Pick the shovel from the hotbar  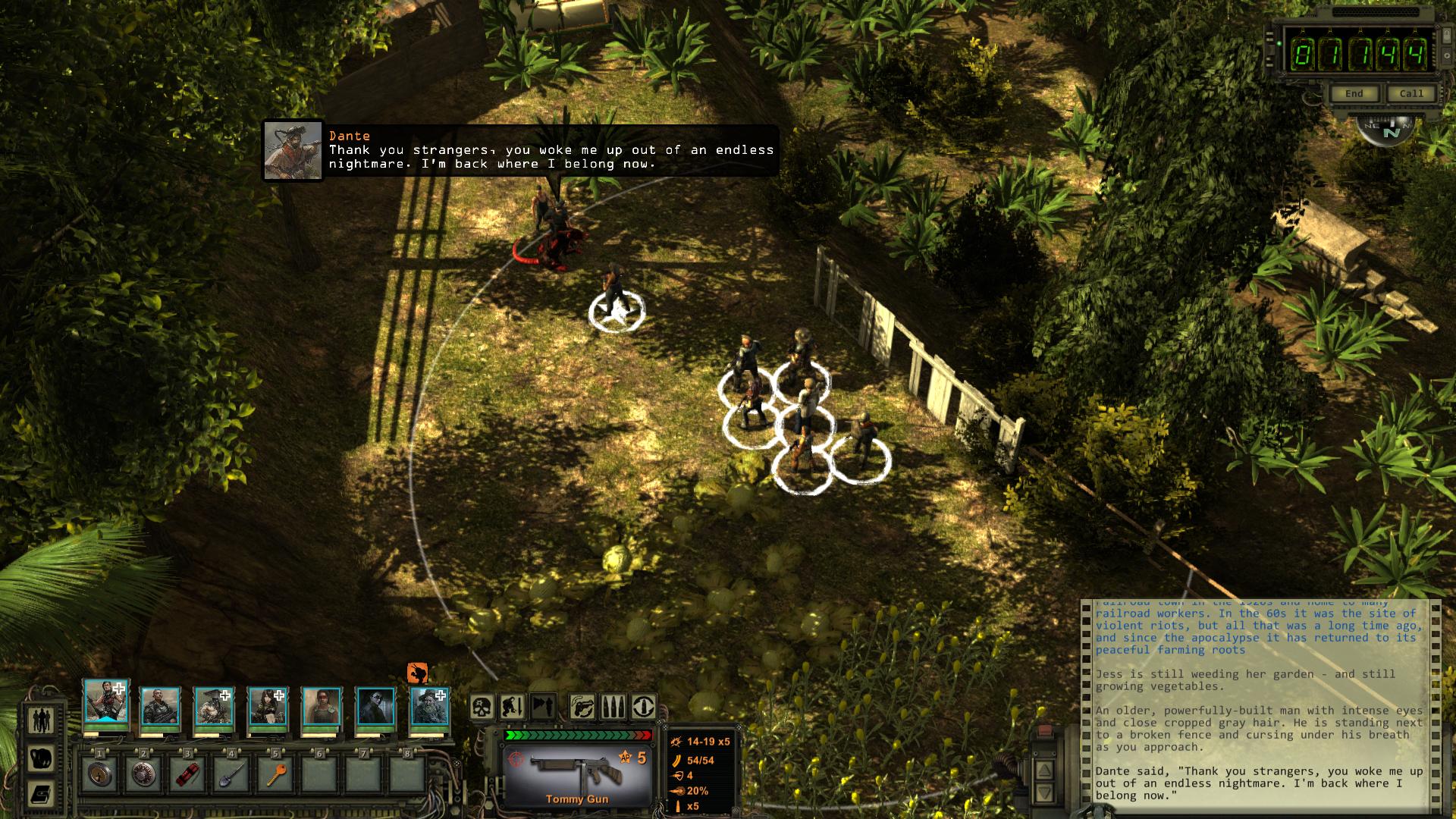click(x=231, y=774)
